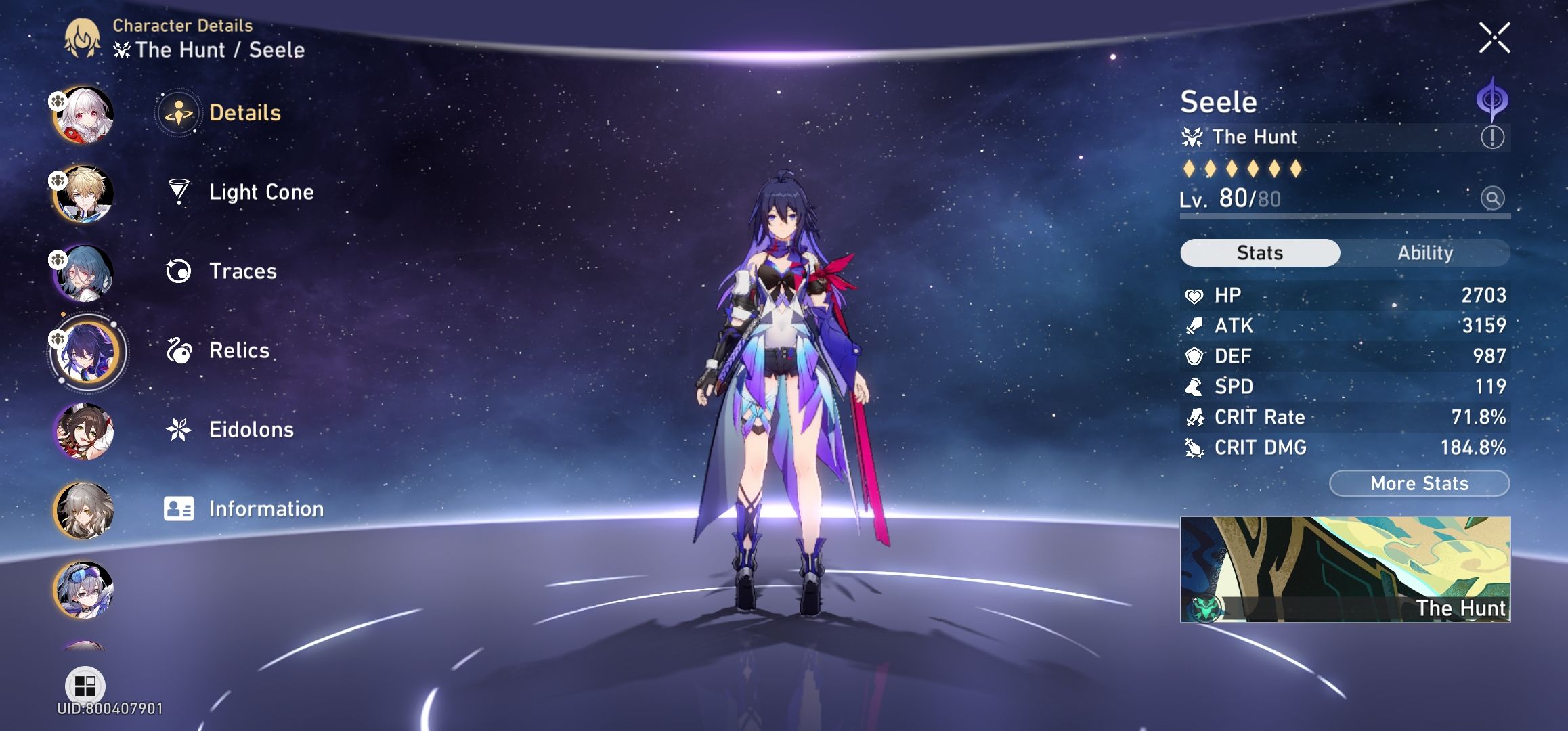The width and height of the screenshot is (1568, 731).
Task: Open the Light Cone panel
Action: pyautogui.click(x=261, y=192)
